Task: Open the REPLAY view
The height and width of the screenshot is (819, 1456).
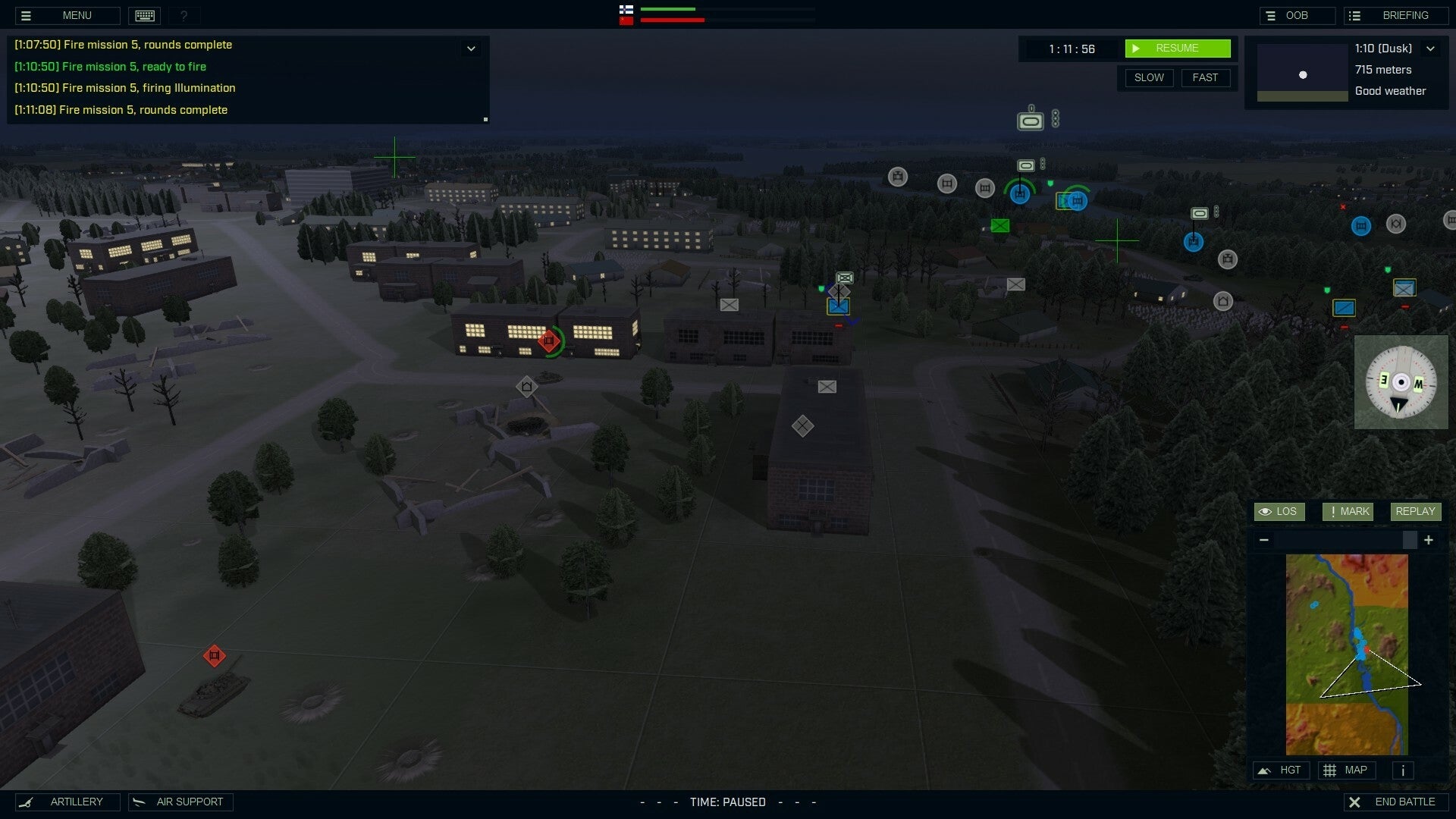Action: pyautogui.click(x=1415, y=511)
